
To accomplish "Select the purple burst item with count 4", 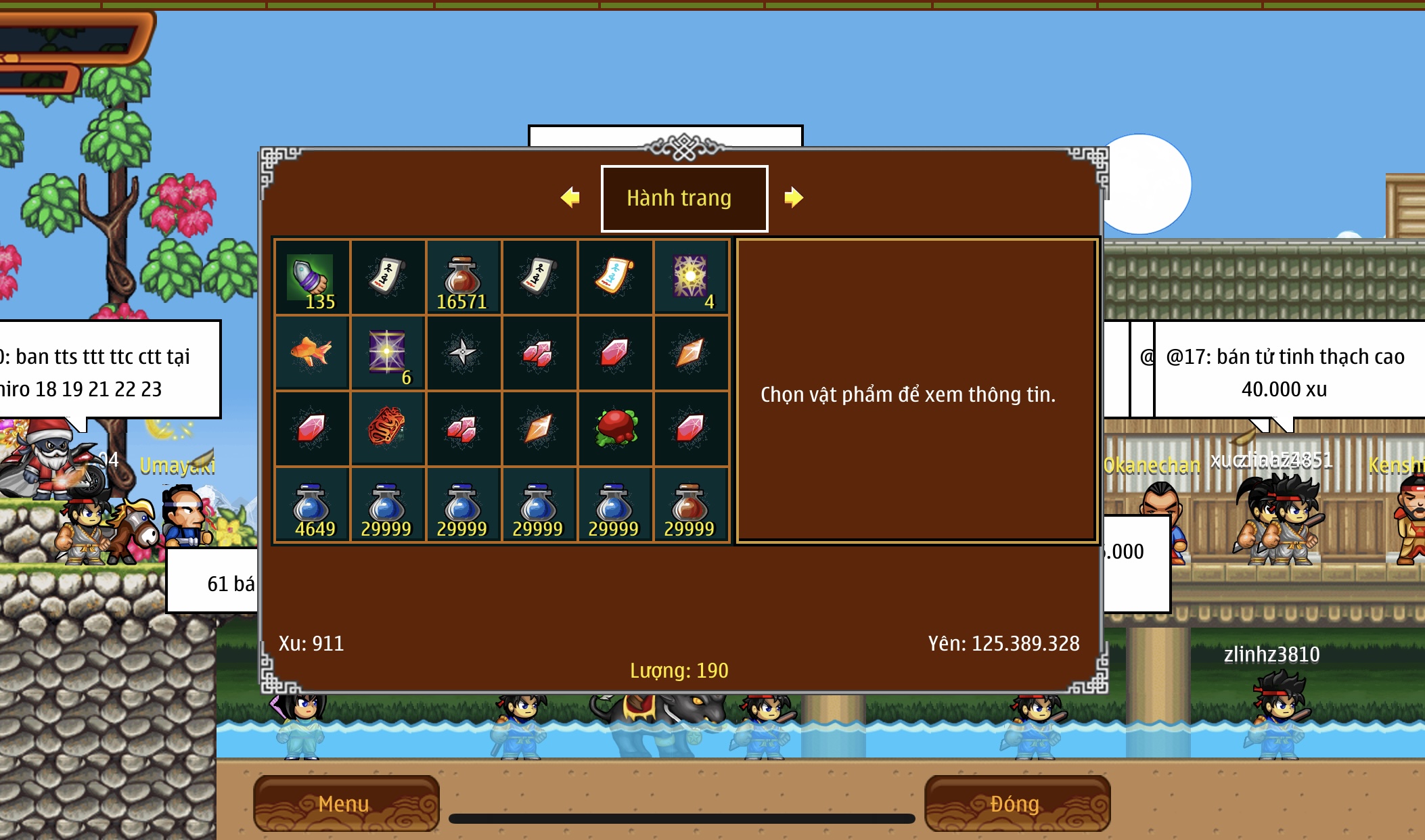I will [x=690, y=277].
